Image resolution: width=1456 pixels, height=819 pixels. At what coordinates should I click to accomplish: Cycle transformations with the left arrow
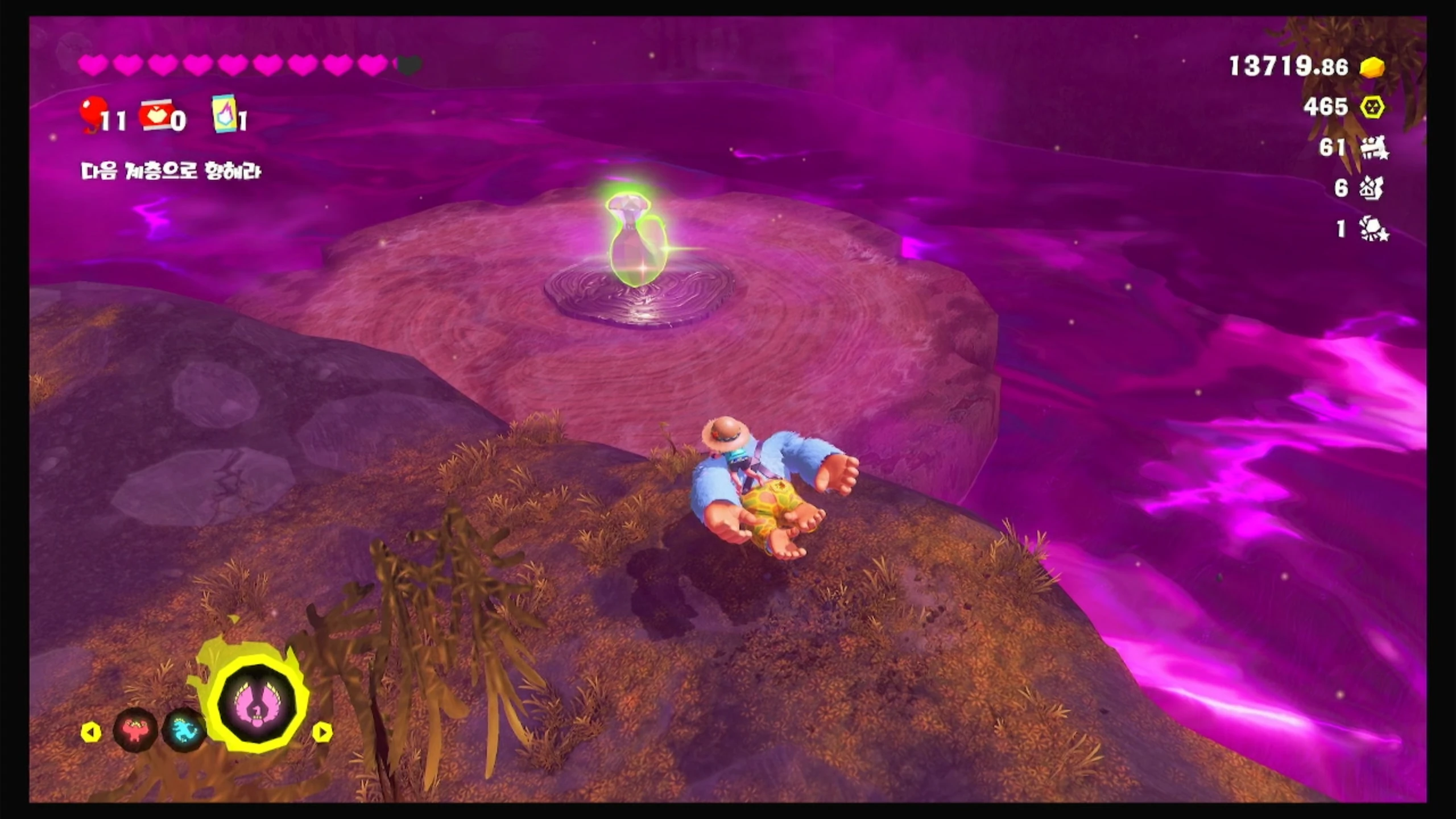[91, 732]
